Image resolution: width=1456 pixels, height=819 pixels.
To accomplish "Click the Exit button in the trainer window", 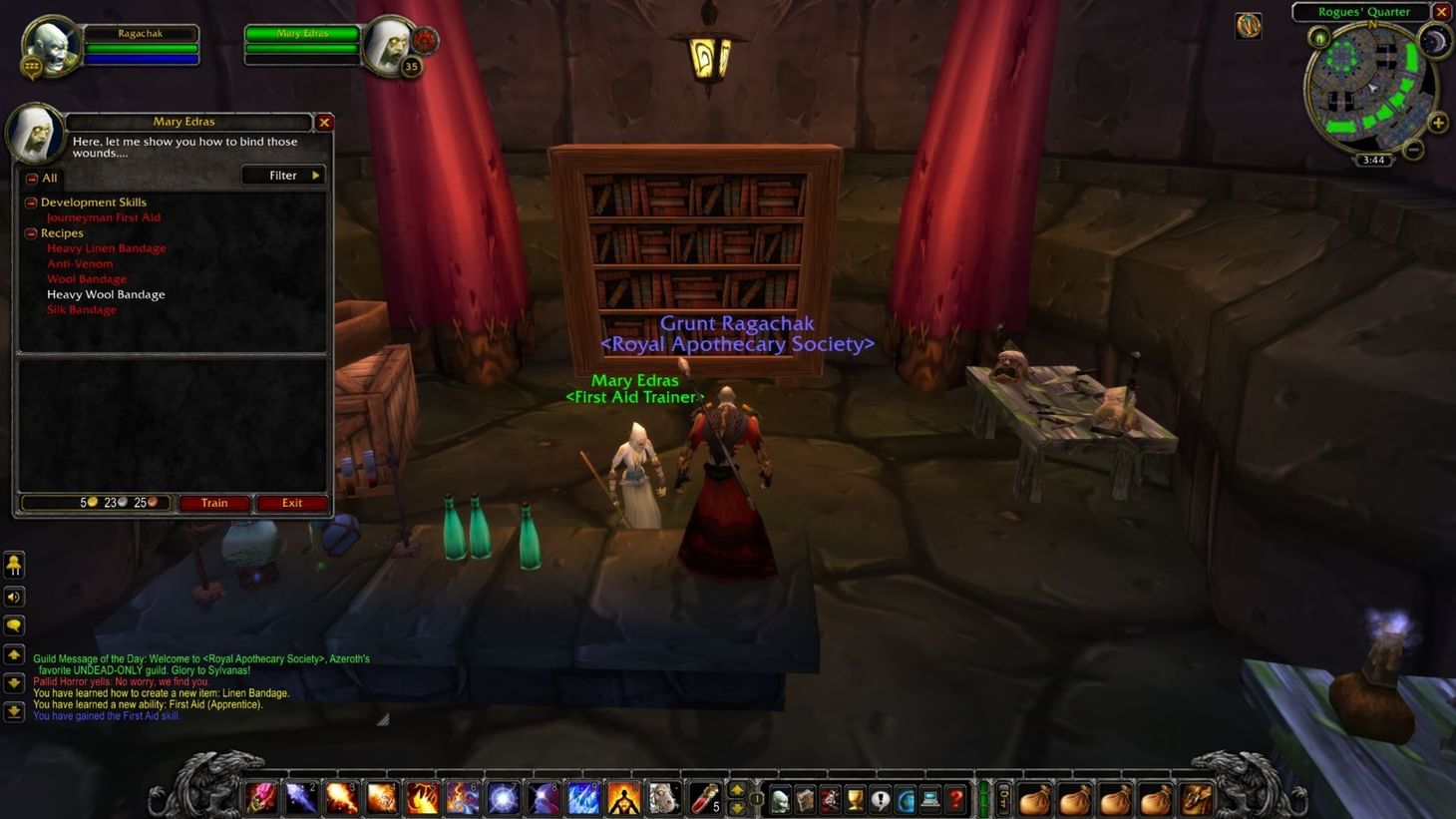I will 291,503.
